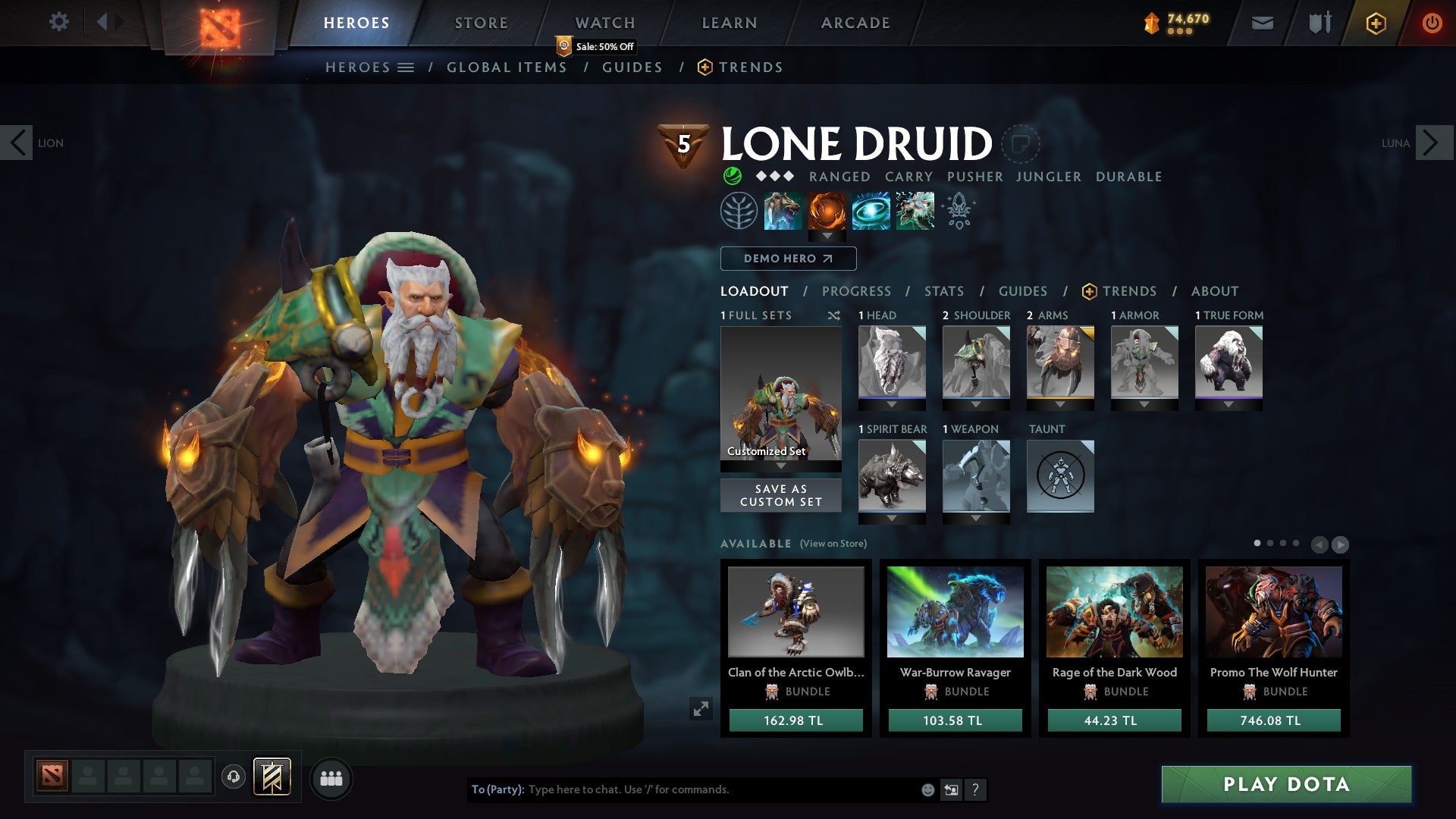1456x819 pixels.
Task: Expand the Head item slot dropdown arrow
Action: [892, 406]
